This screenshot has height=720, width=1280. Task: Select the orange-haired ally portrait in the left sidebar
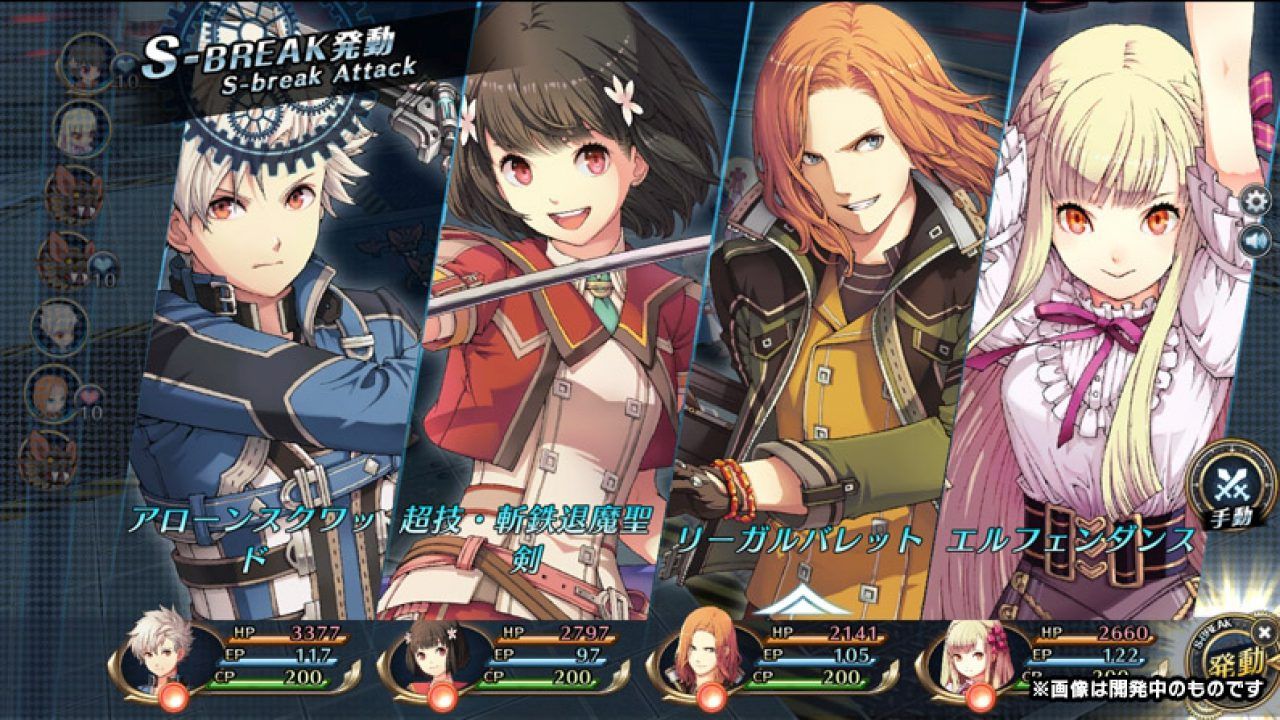pyautogui.click(x=52, y=394)
